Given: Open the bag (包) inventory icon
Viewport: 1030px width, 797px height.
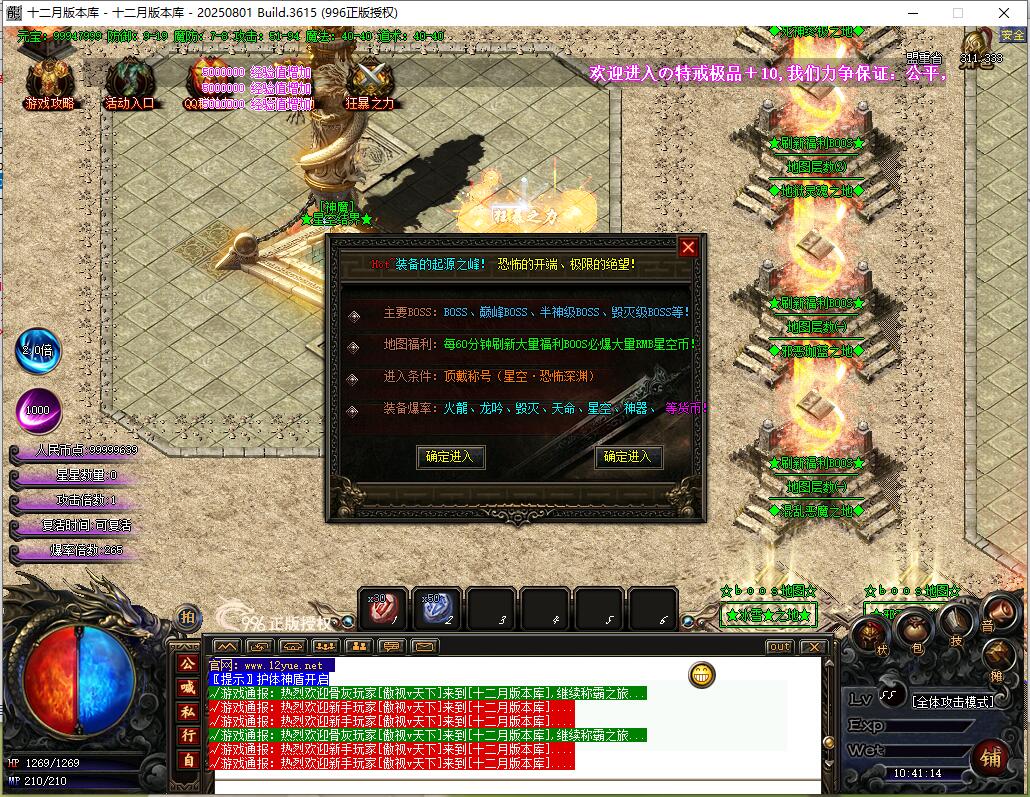Looking at the screenshot, I should [x=913, y=628].
